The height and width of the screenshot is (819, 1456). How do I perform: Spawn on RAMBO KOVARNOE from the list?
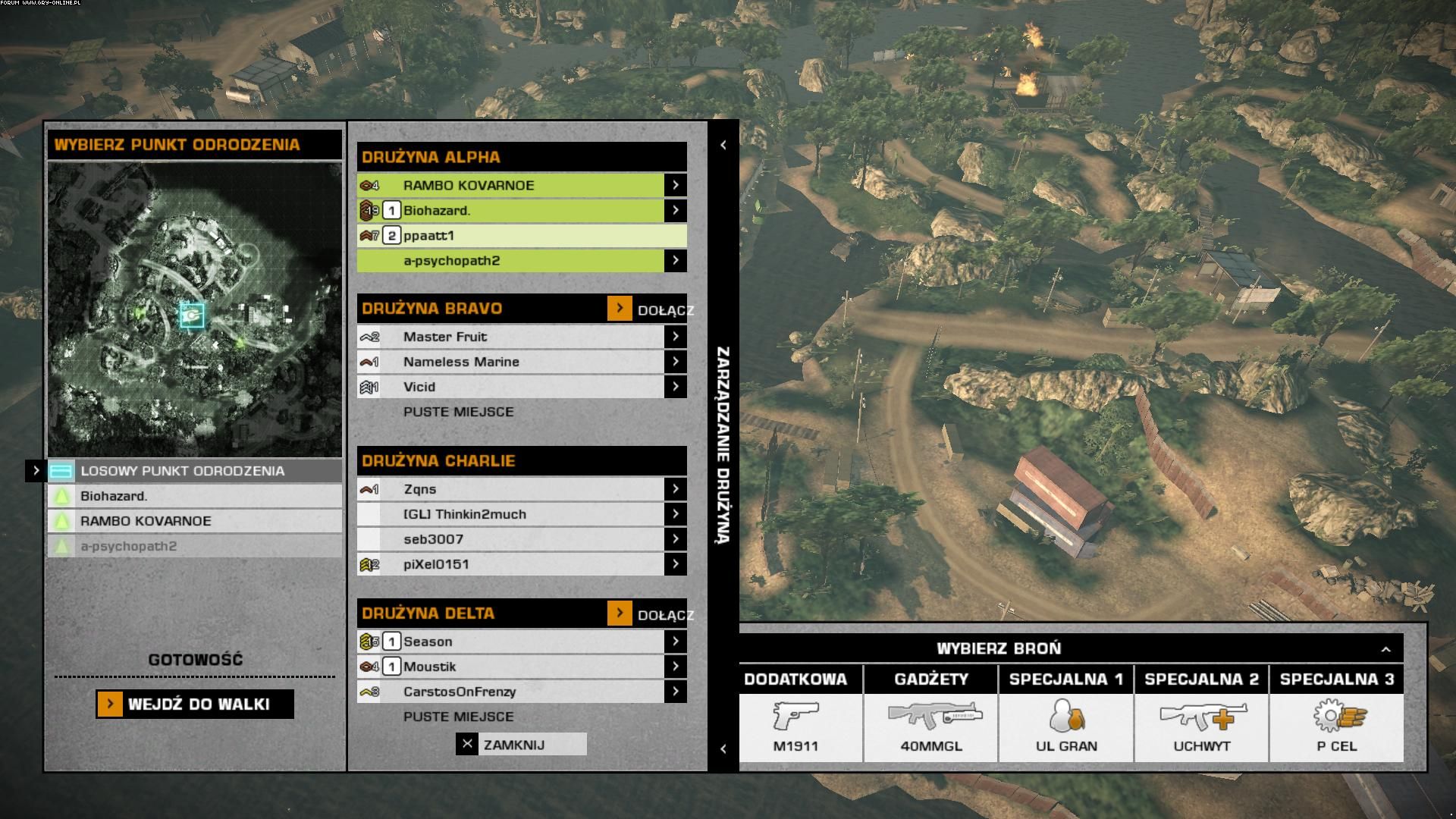tap(194, 521)
